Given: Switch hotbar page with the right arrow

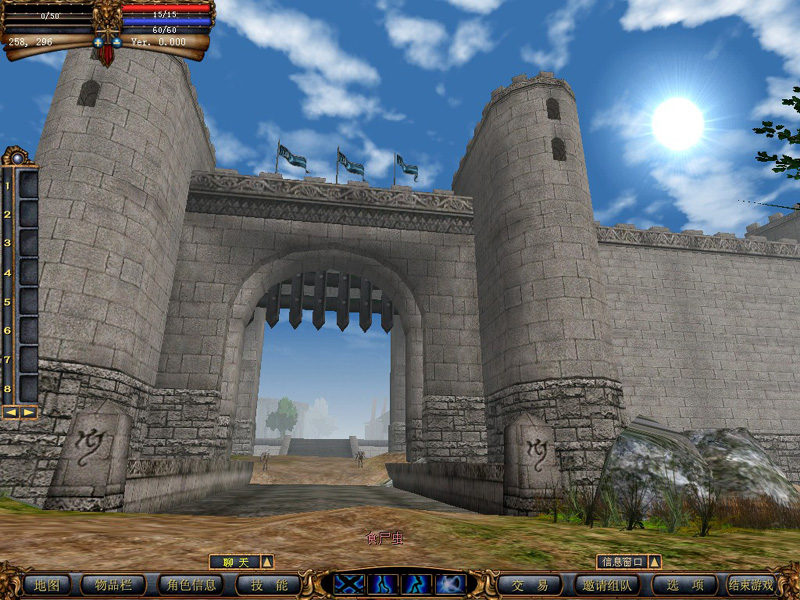Looking at the screenshot, I should click(28, 412).
